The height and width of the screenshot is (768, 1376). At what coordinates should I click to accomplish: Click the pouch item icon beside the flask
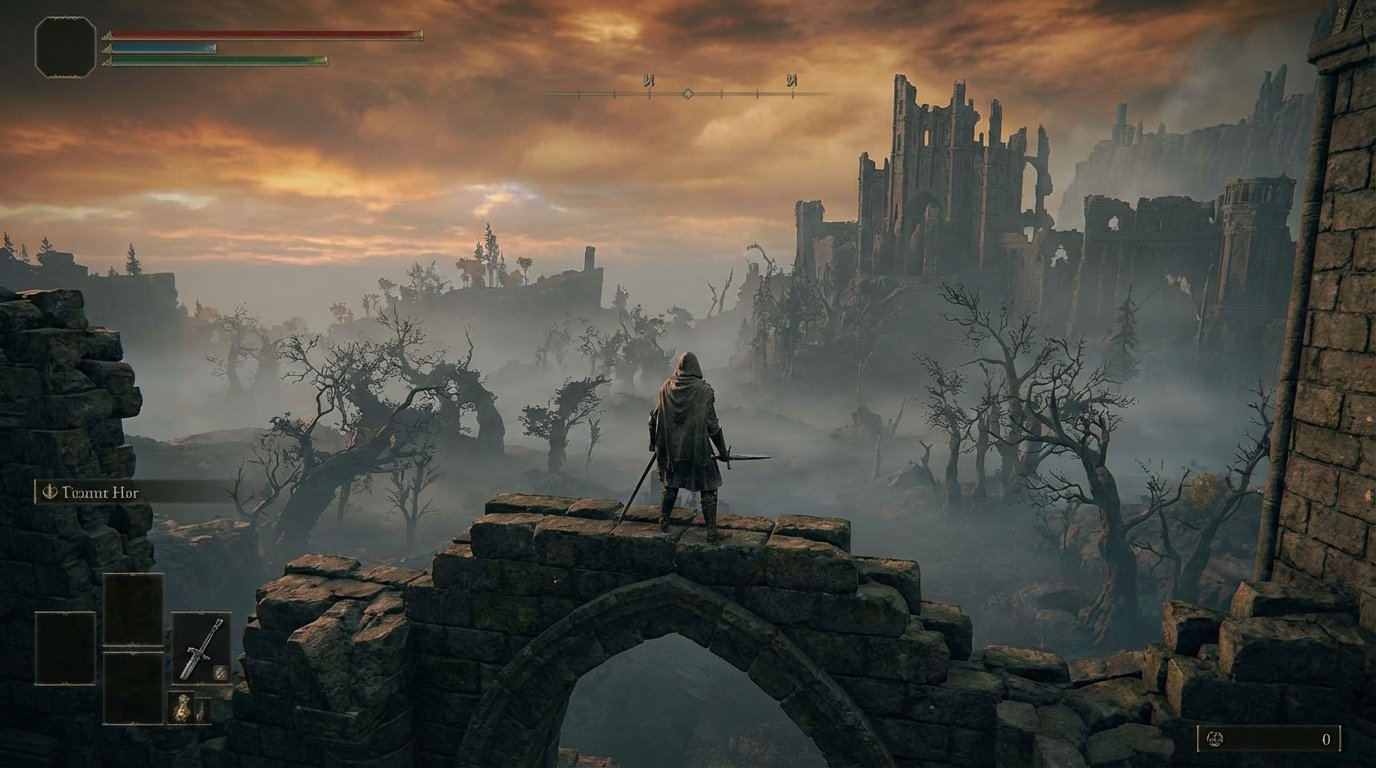(202, 710)
